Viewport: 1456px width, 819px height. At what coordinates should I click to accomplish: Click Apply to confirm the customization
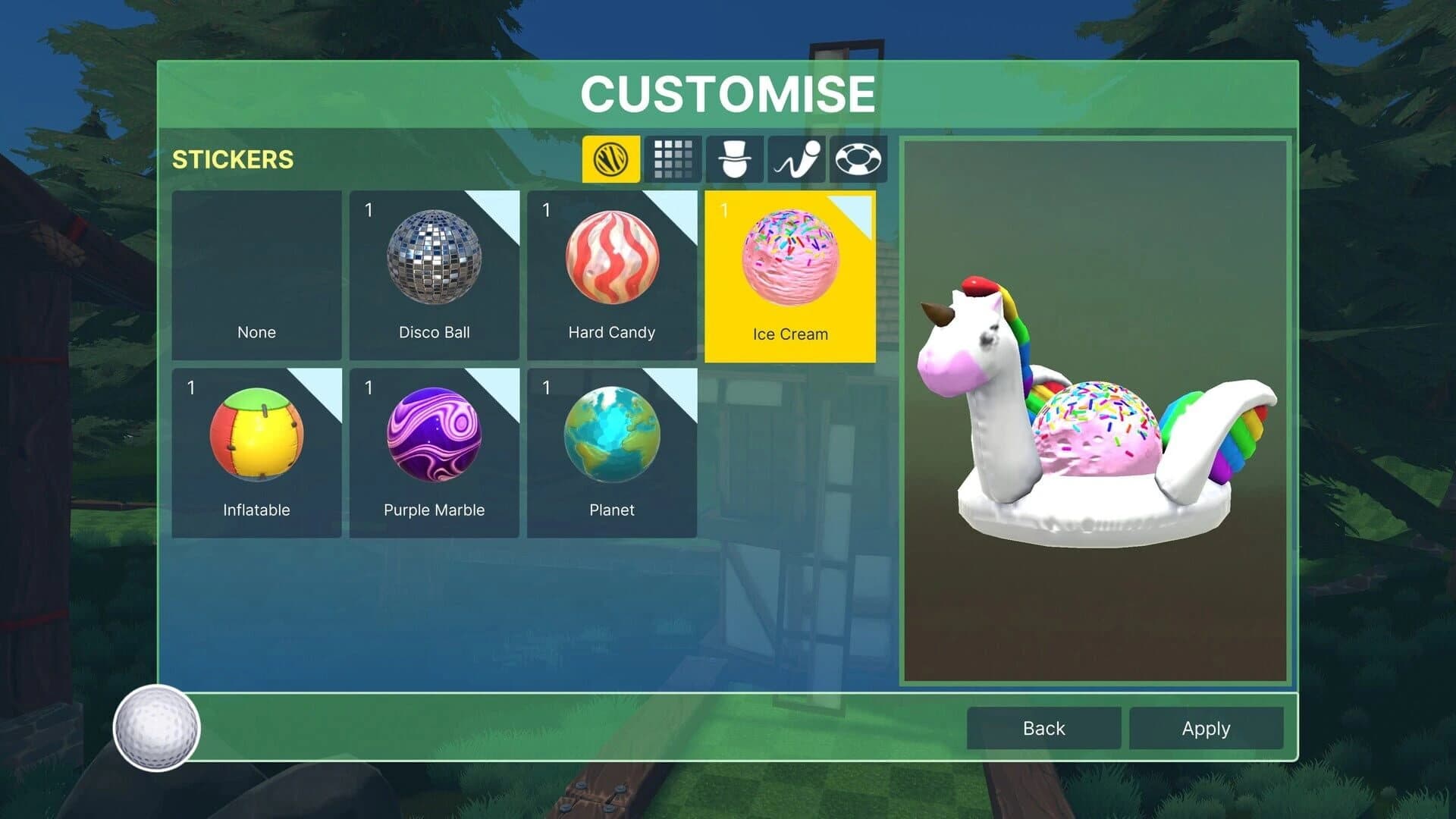pyautogui.click(x=1206, y=728)
